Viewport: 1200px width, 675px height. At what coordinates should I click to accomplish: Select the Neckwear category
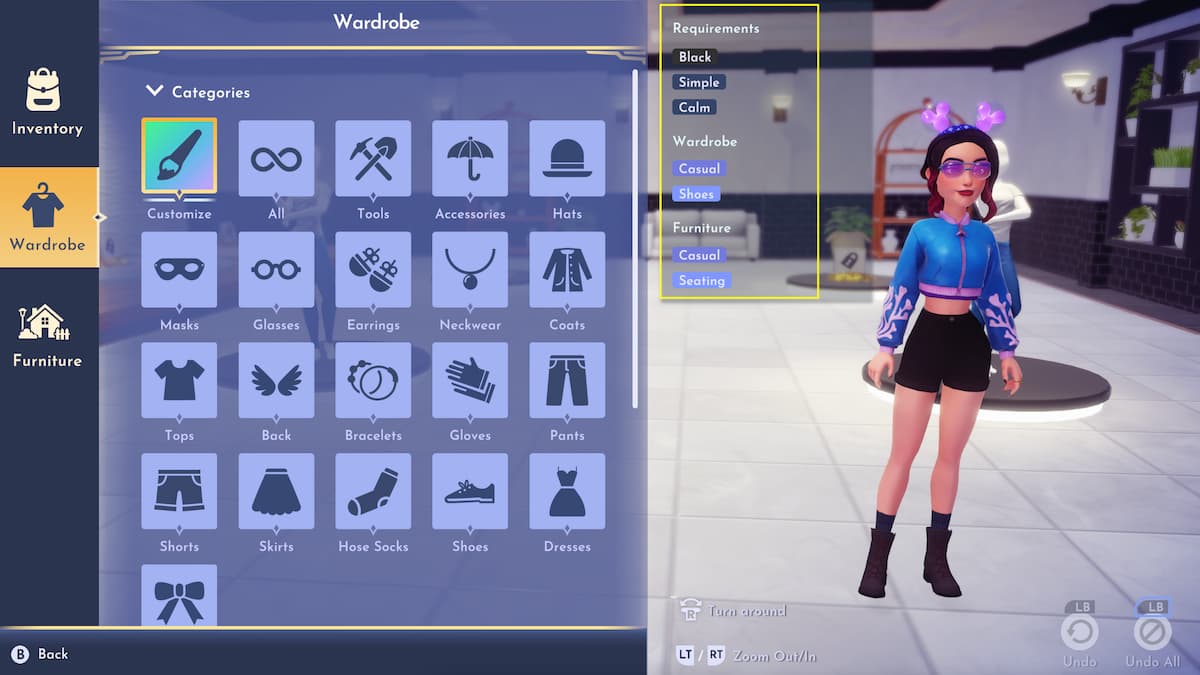[x=470, y=269]
